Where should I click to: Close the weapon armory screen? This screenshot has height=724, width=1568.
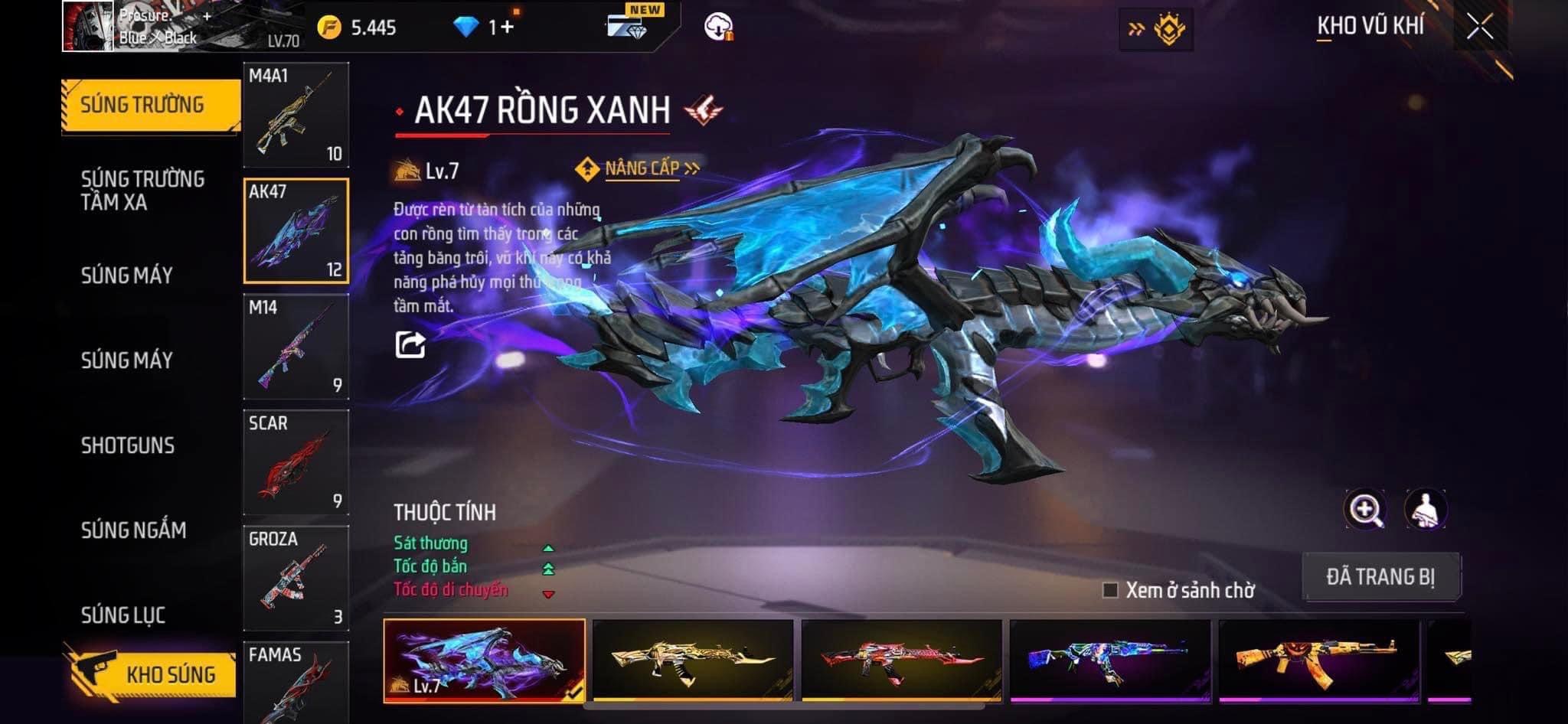1479,28
